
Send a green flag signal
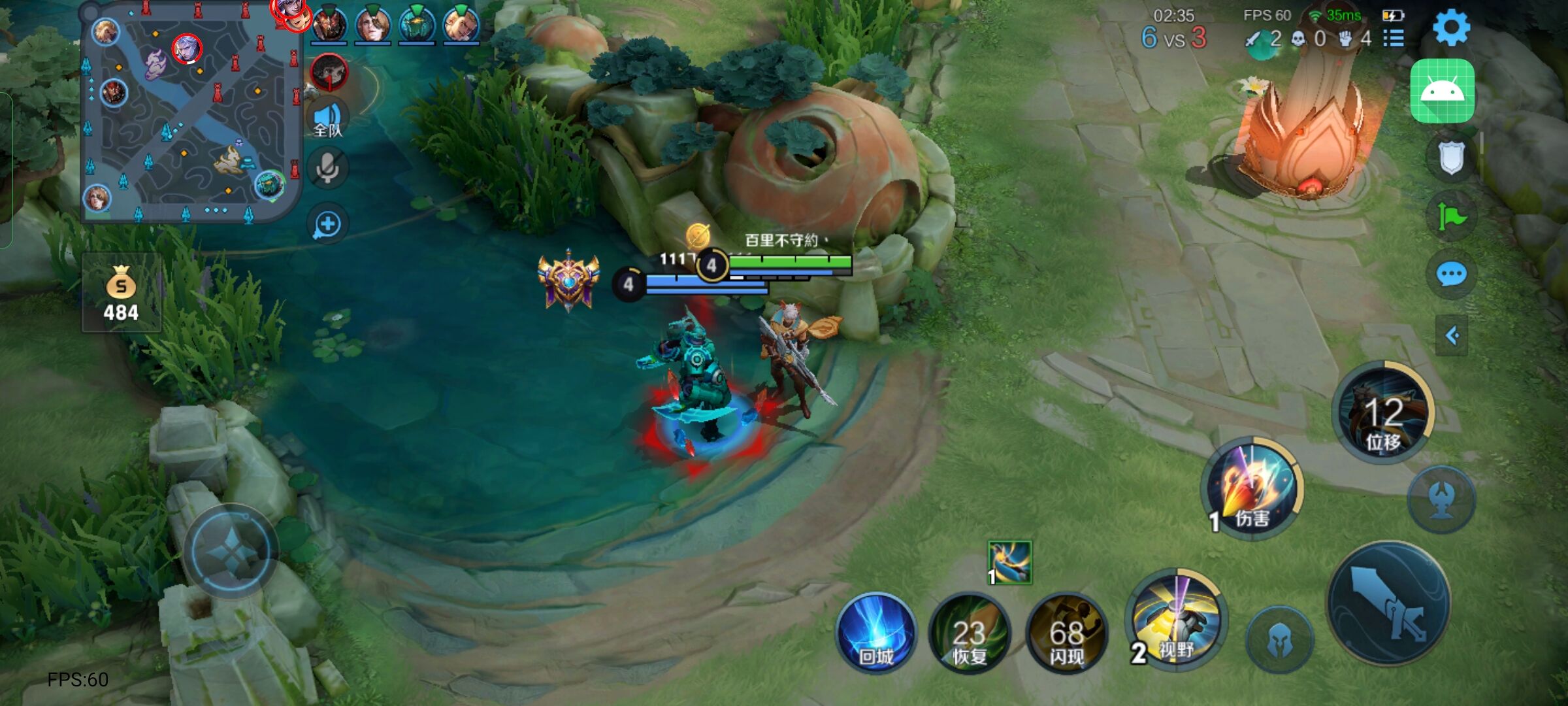coord(1451,216)
